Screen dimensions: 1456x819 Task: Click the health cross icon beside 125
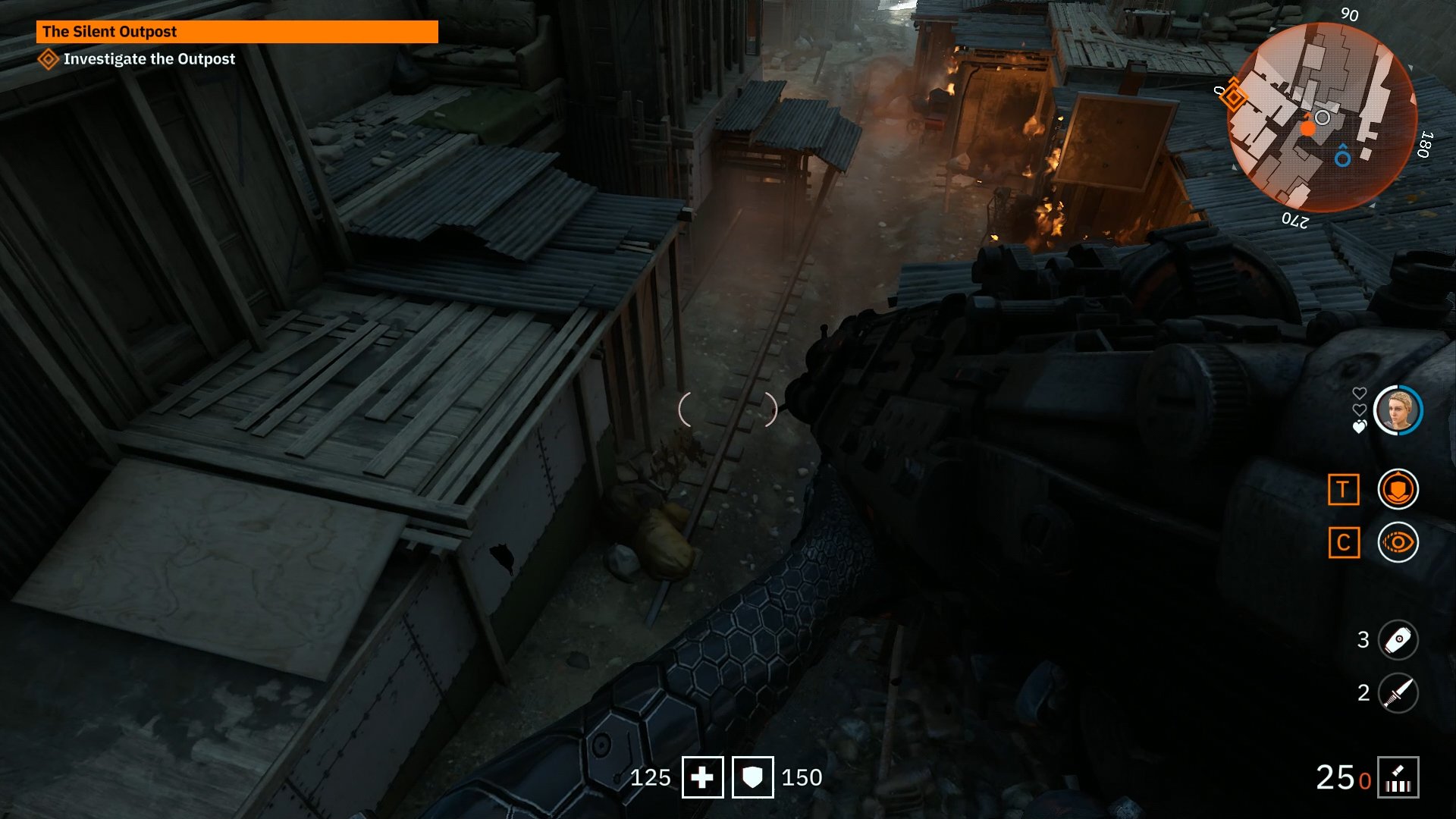click(704, 777)
